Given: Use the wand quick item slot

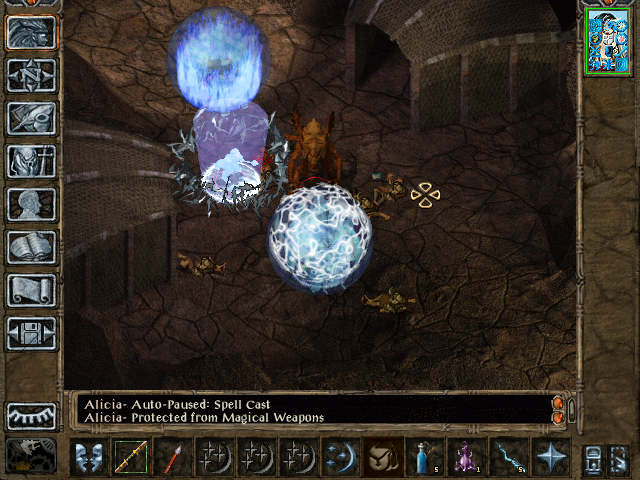Looking at the screenshot, I should (x=508, y=457).
